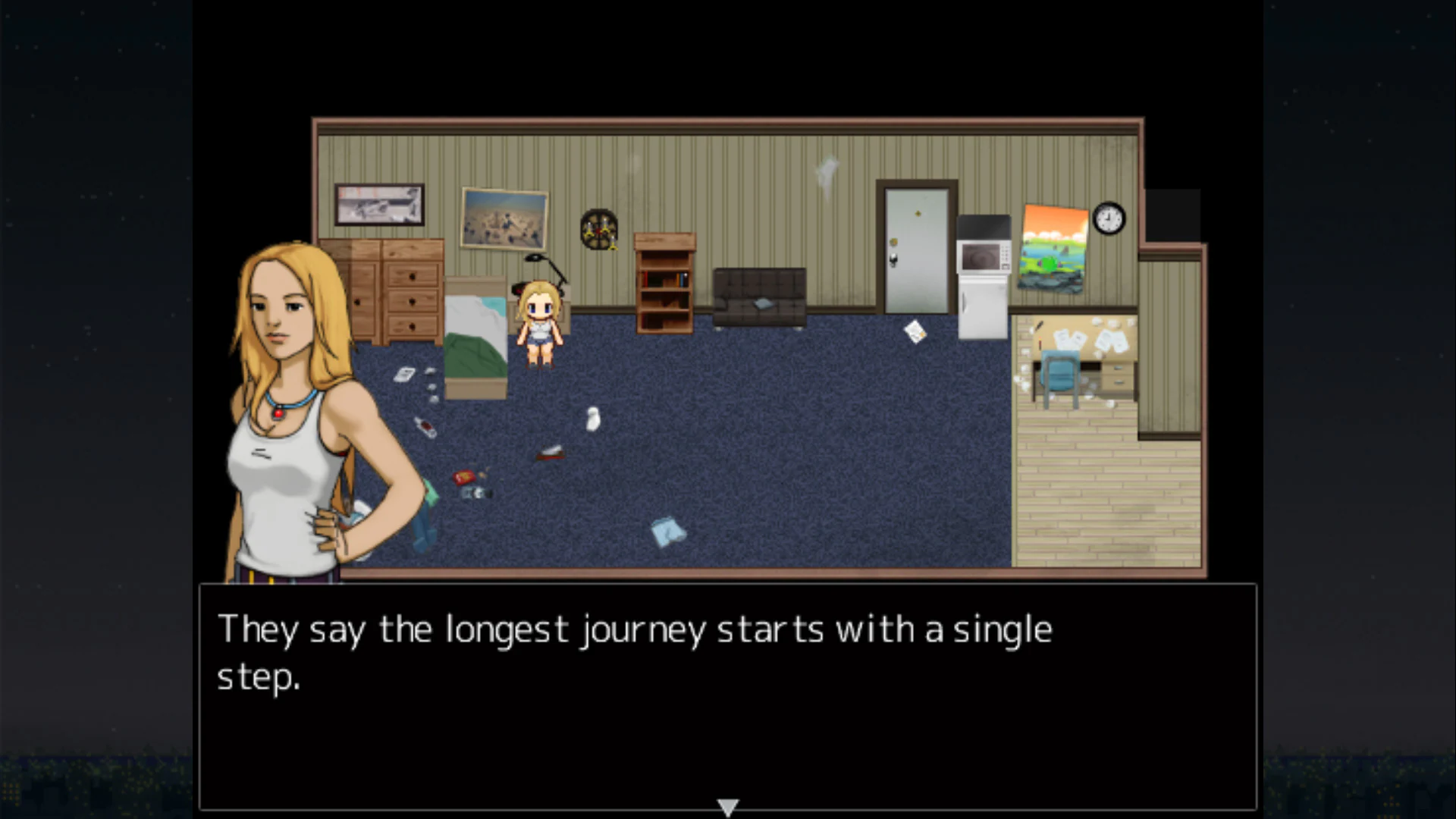Click the brown leather couch
The width and height of the screenshot is (1456, 819).
coord(758,296)
